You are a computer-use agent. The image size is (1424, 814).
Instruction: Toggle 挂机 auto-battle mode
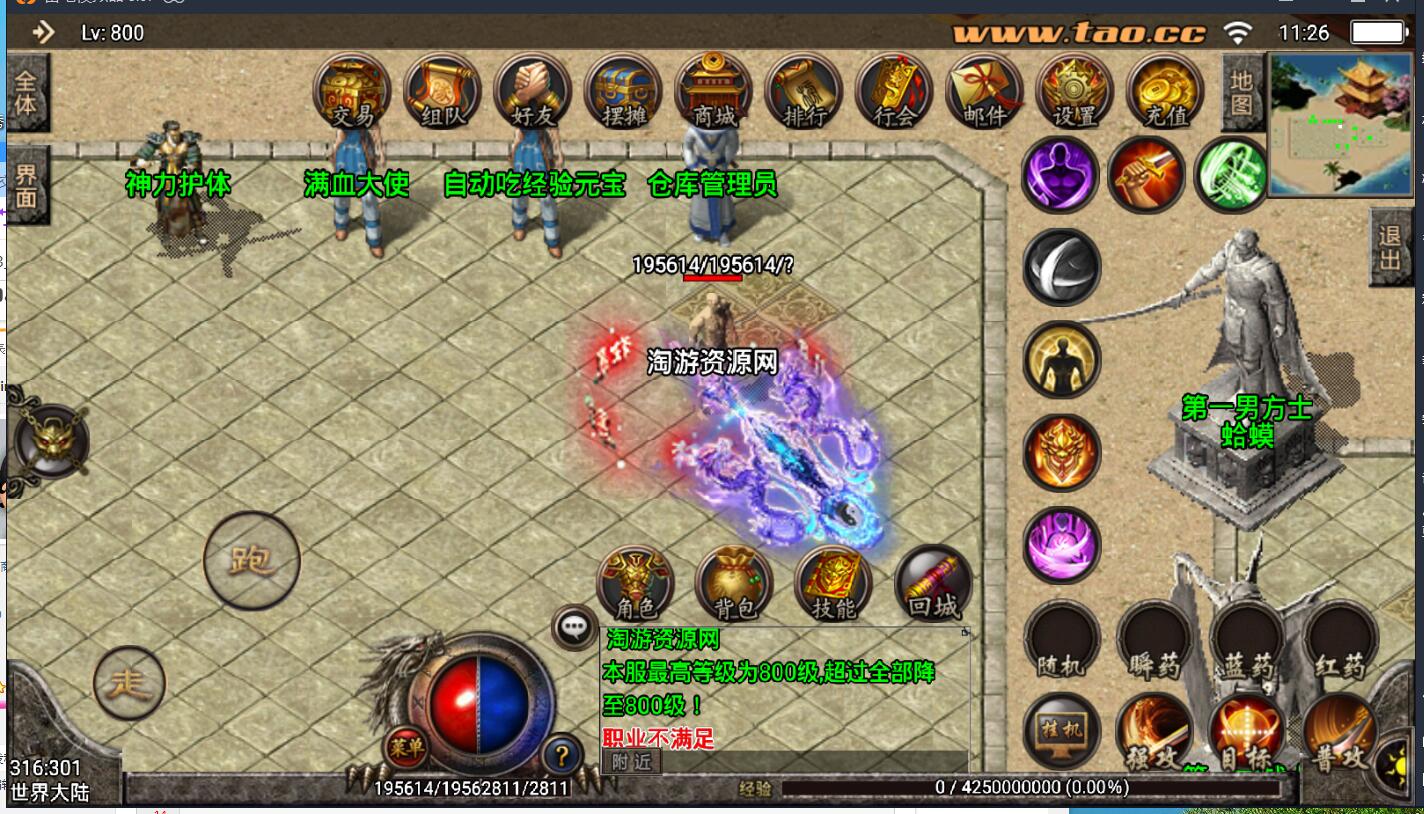(x=1061, y=731)
